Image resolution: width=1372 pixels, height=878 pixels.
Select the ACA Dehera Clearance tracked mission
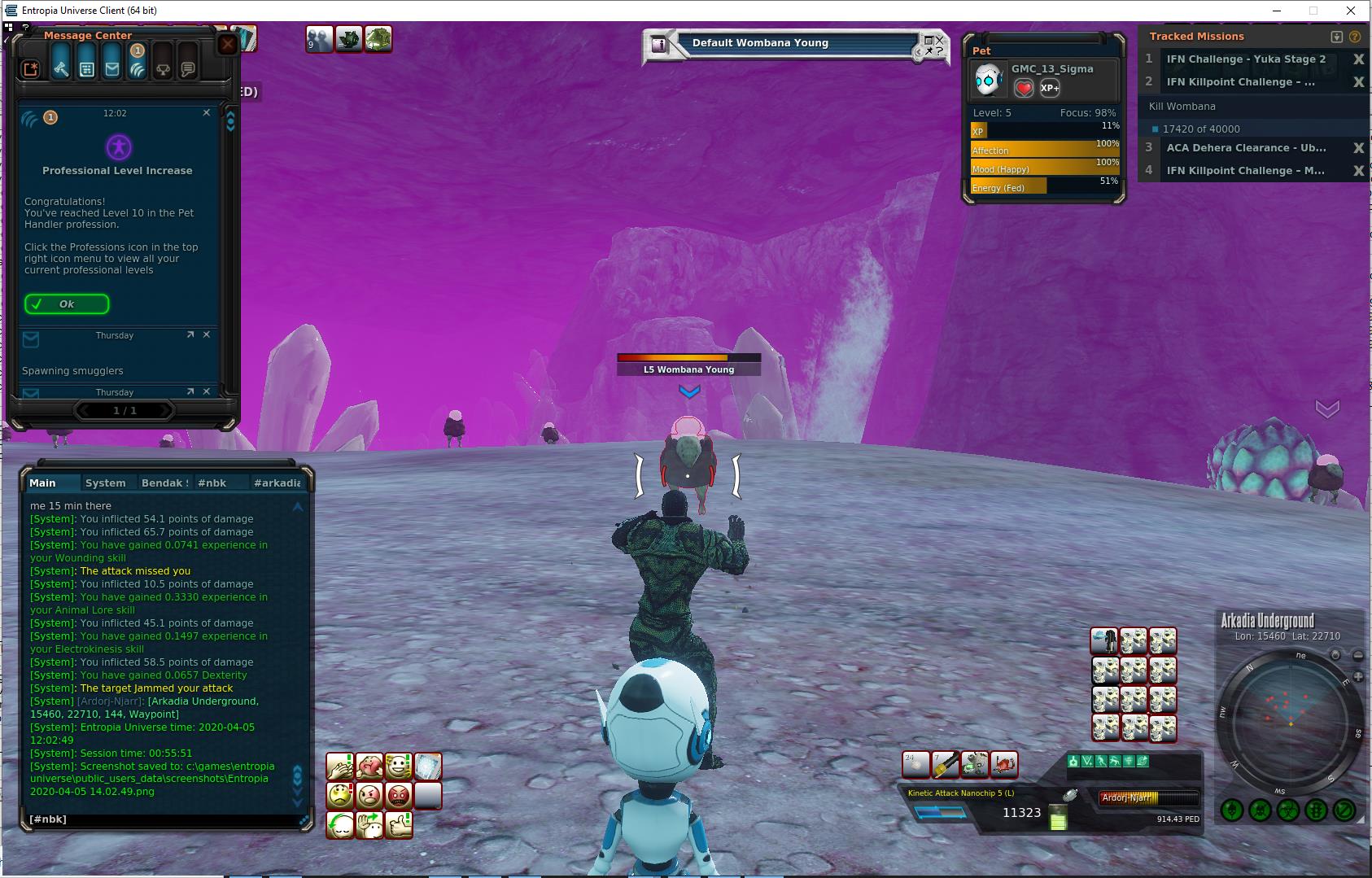(1246, 148)
